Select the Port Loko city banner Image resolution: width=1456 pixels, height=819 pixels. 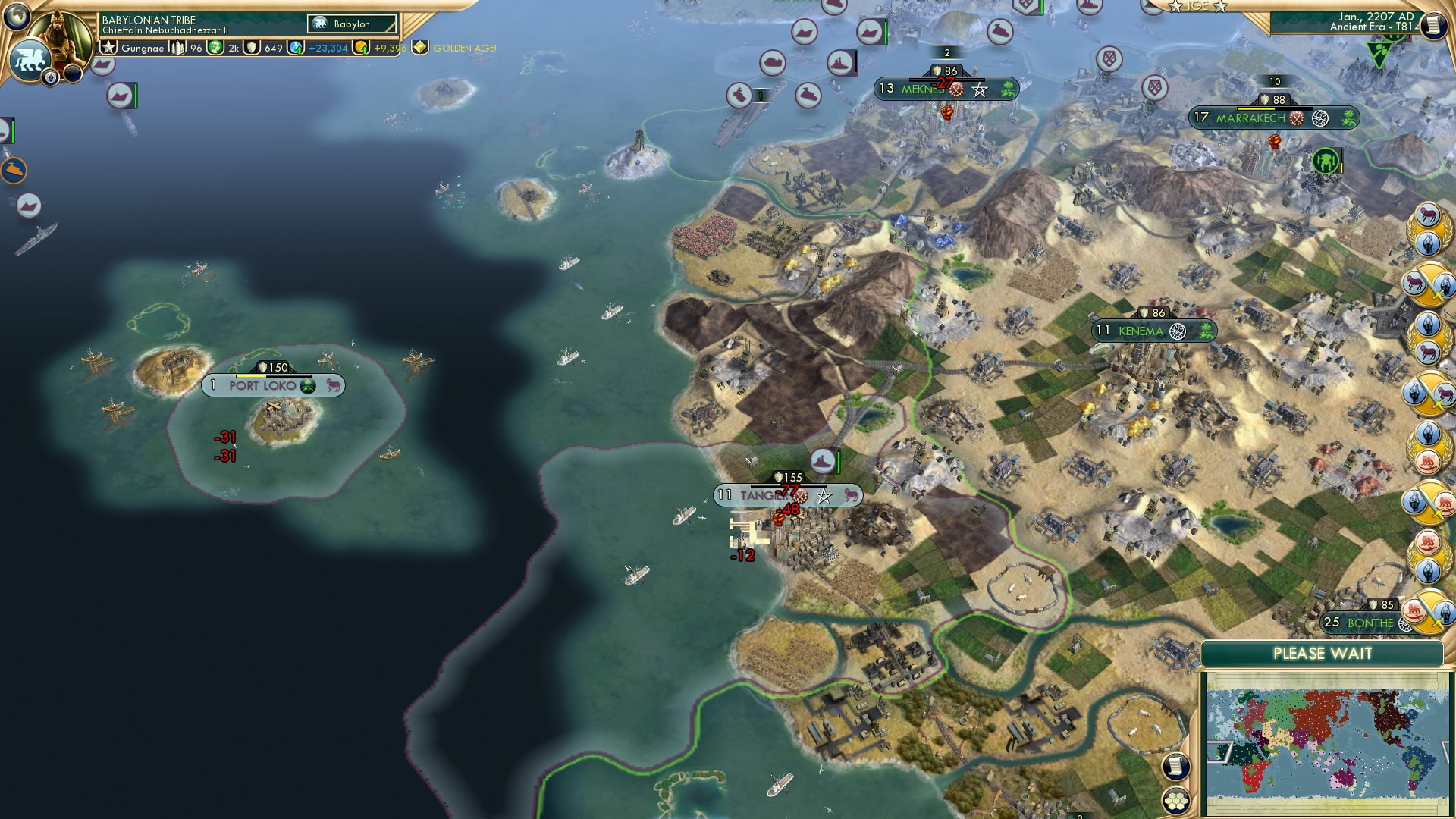click(x=264, y=385)
